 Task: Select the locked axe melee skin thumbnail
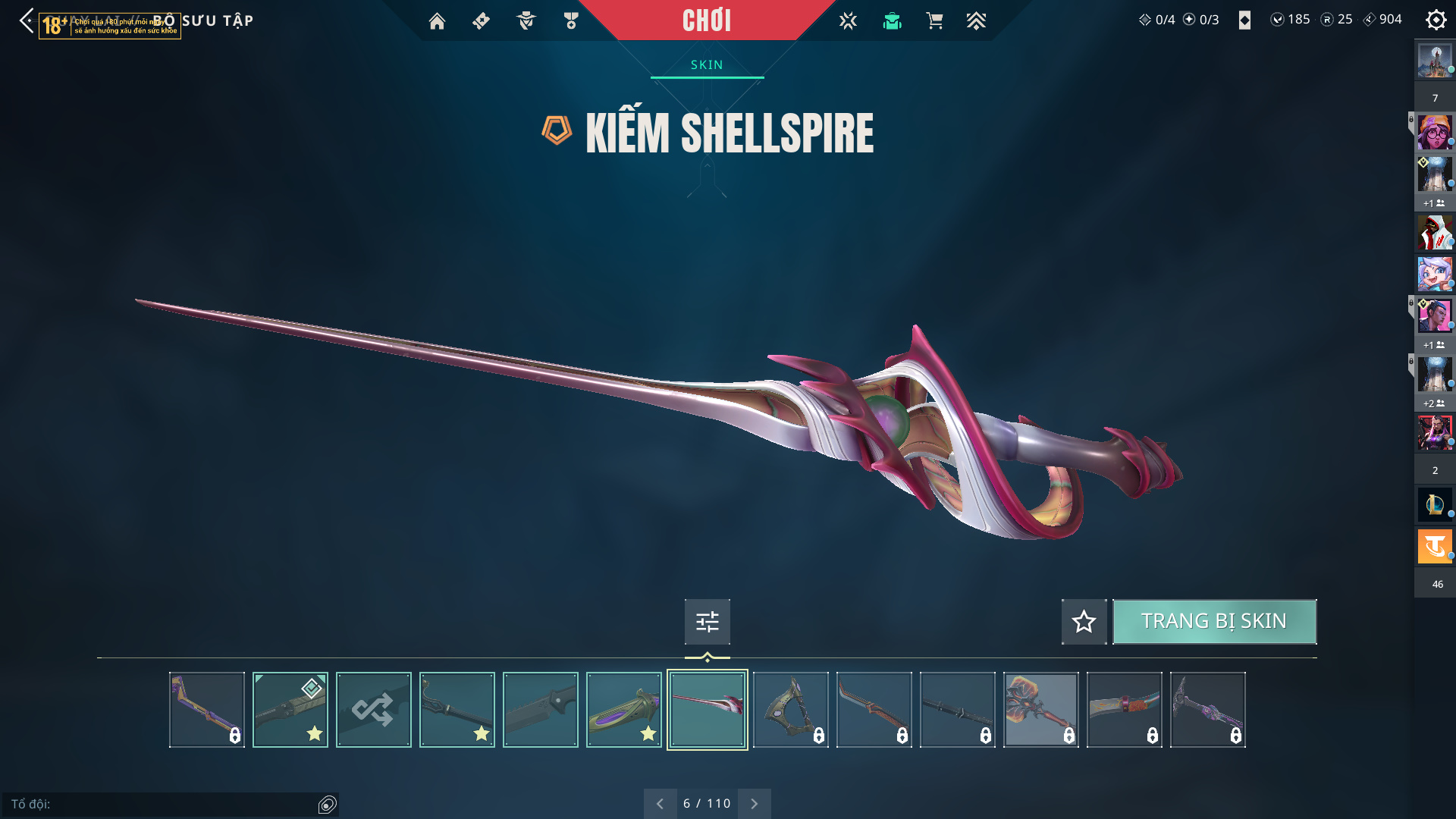tap(790, 710)
